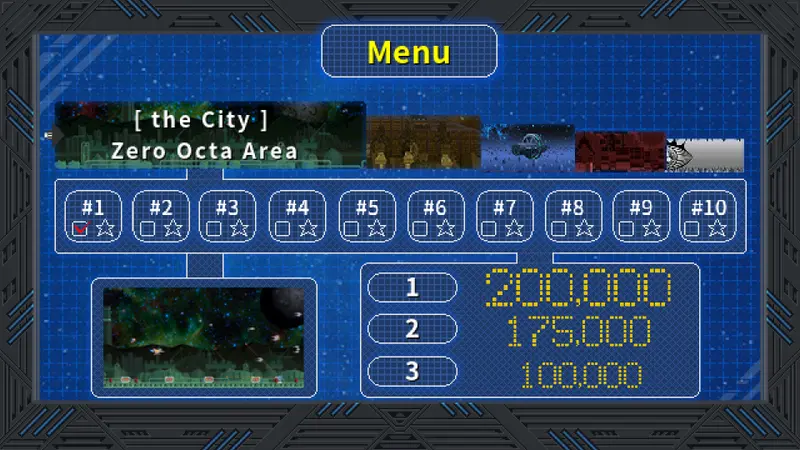This screenshot has width=800, height=450.
Task: Open stage #6 tile
Action: (x=435, y=217)
